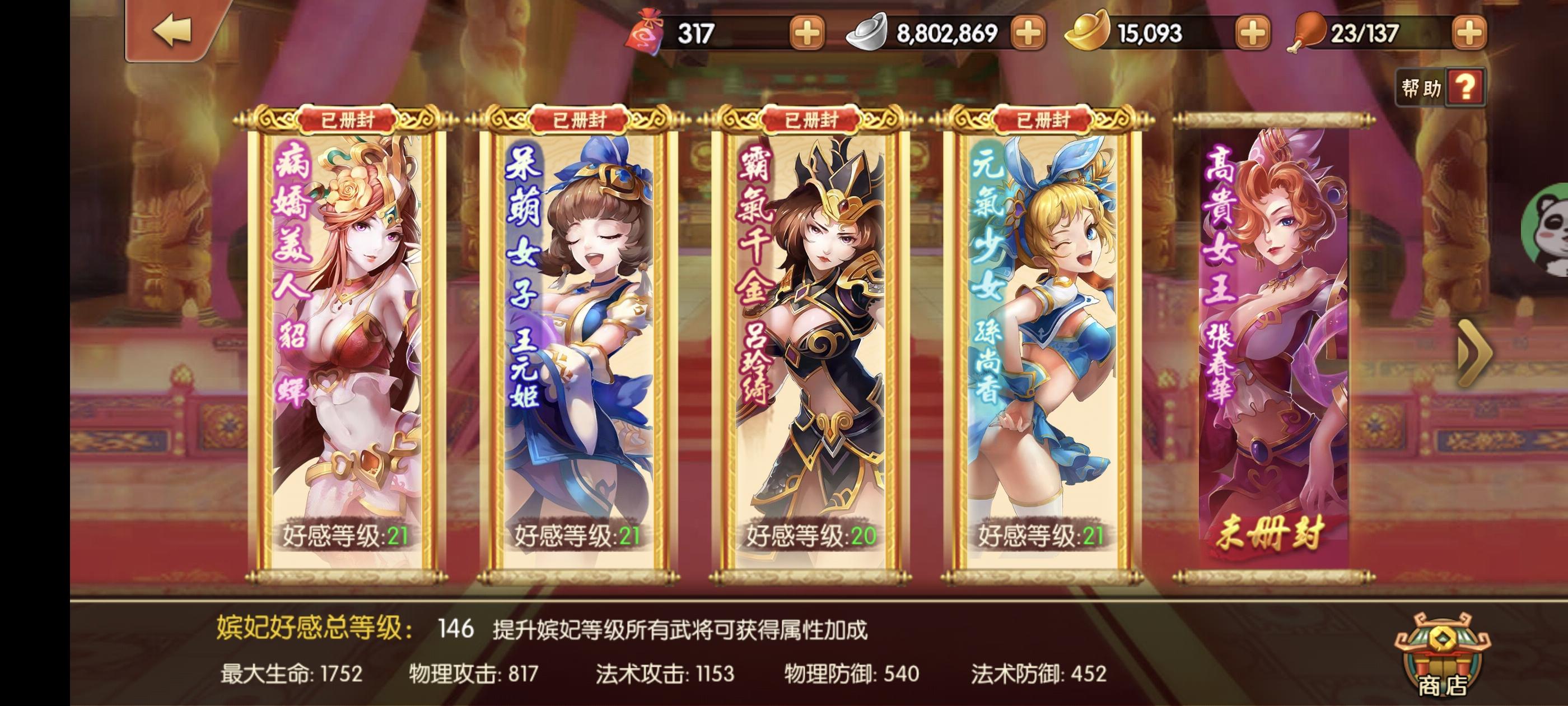Tap the 已册封 banner above 貂蝉

pos(347,119)
